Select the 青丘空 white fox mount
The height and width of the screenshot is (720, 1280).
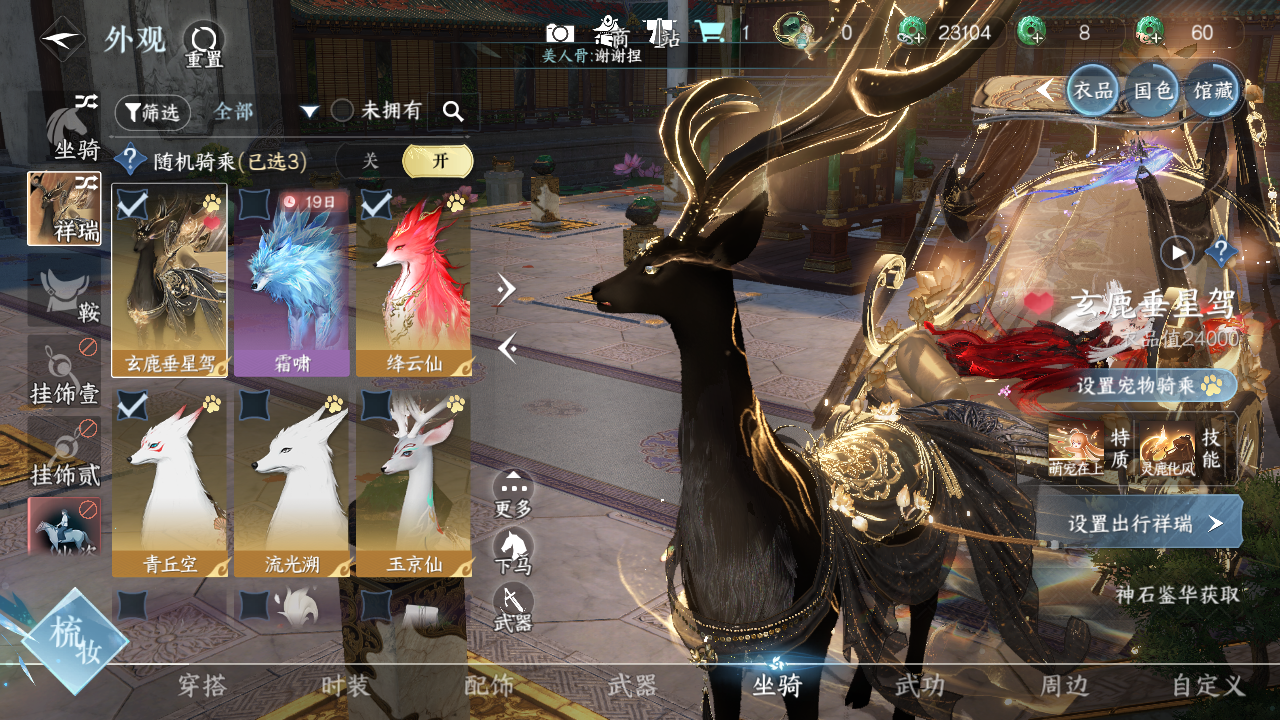[x=170, y=482]
